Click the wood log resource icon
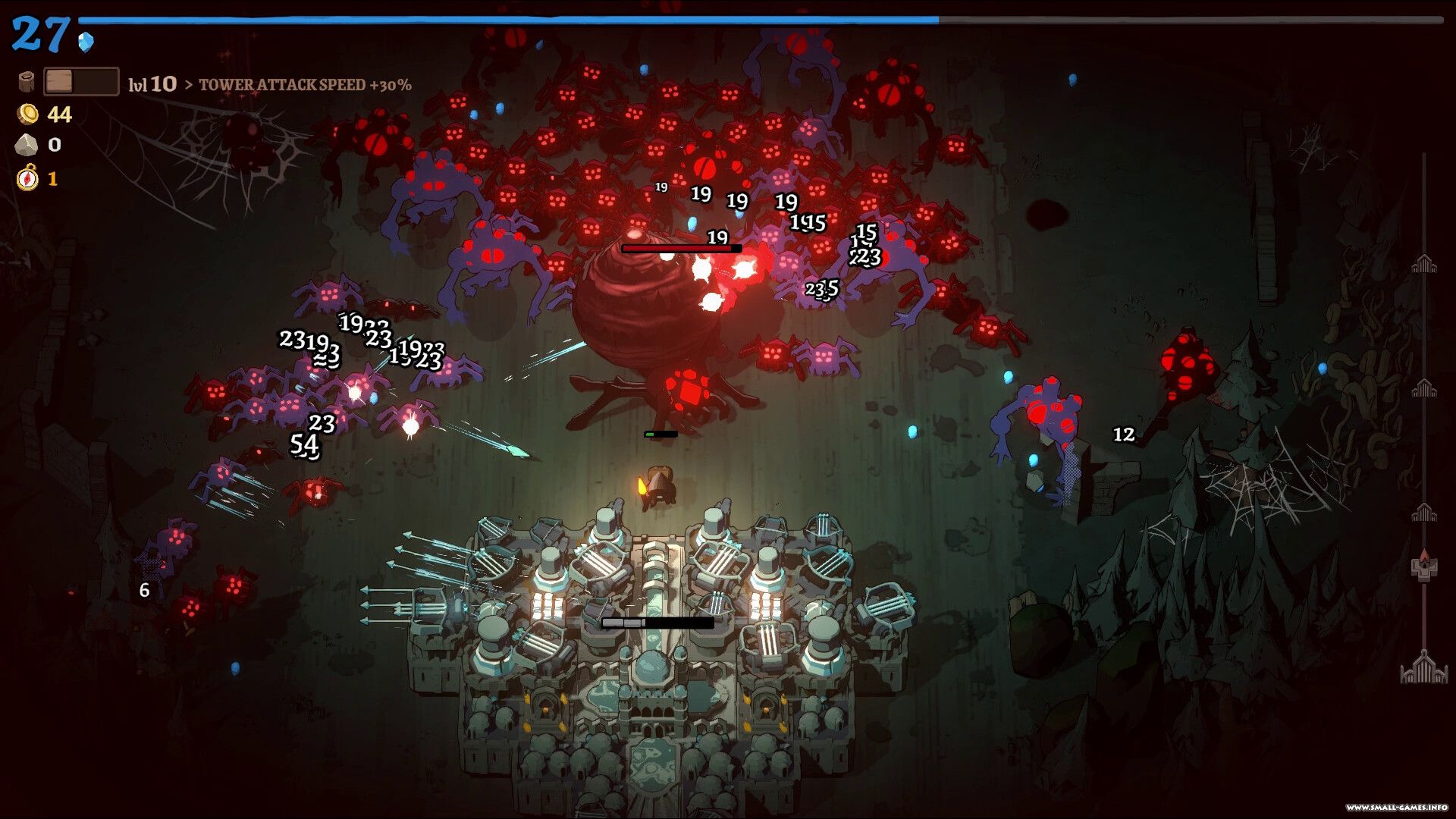The height and width of the screenshot is (819, 1456). tap(27, 82)
